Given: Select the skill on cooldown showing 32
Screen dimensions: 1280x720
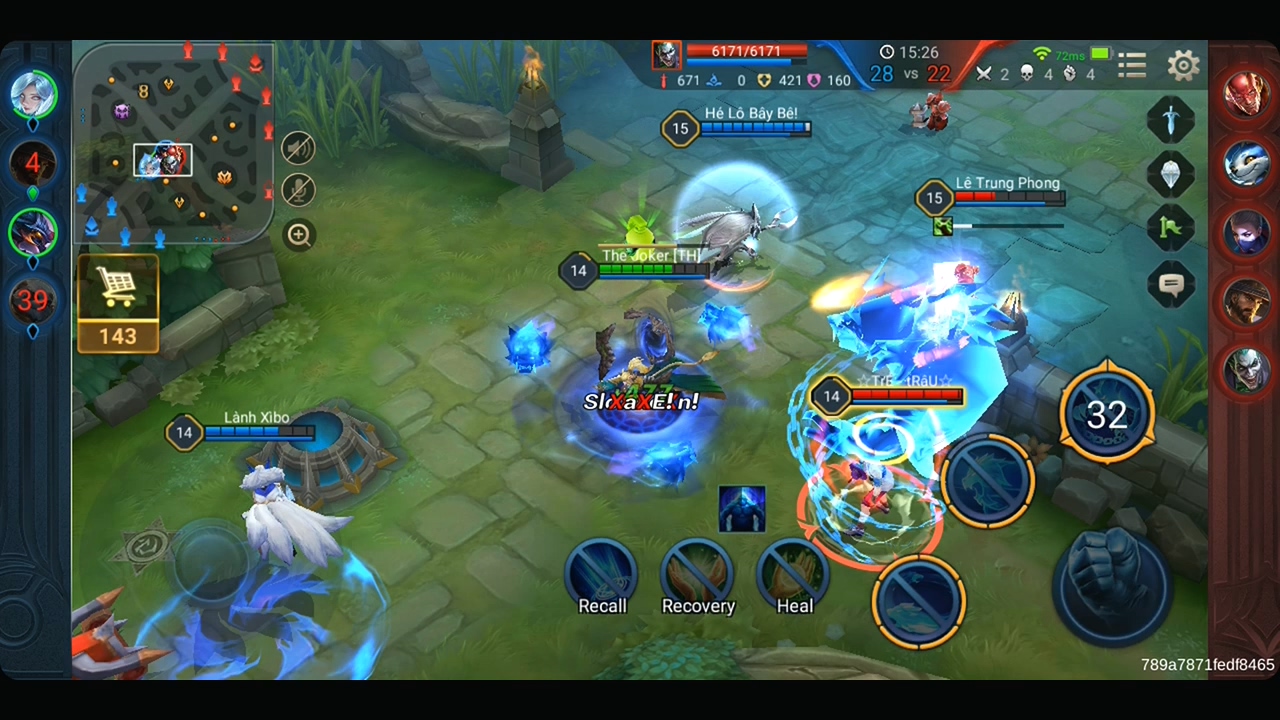Looking at the screenshot, I should point(1106,414).
